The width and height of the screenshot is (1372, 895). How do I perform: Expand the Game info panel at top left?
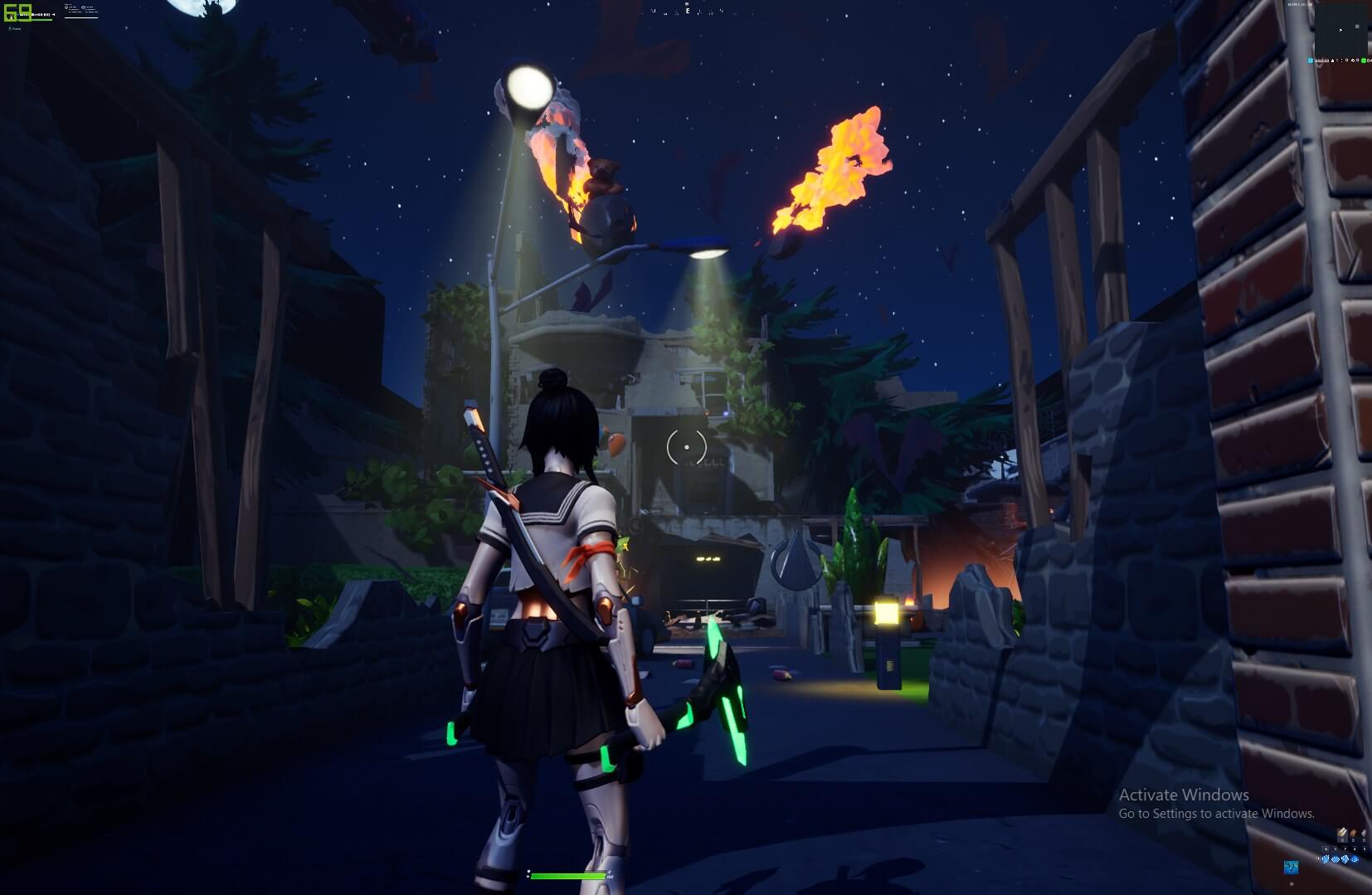[17, 28]
